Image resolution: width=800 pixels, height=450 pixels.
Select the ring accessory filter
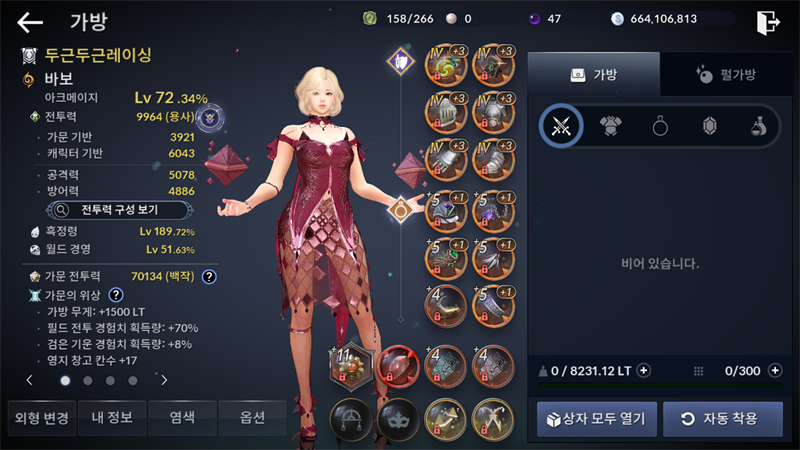click(x=660, y=126)
